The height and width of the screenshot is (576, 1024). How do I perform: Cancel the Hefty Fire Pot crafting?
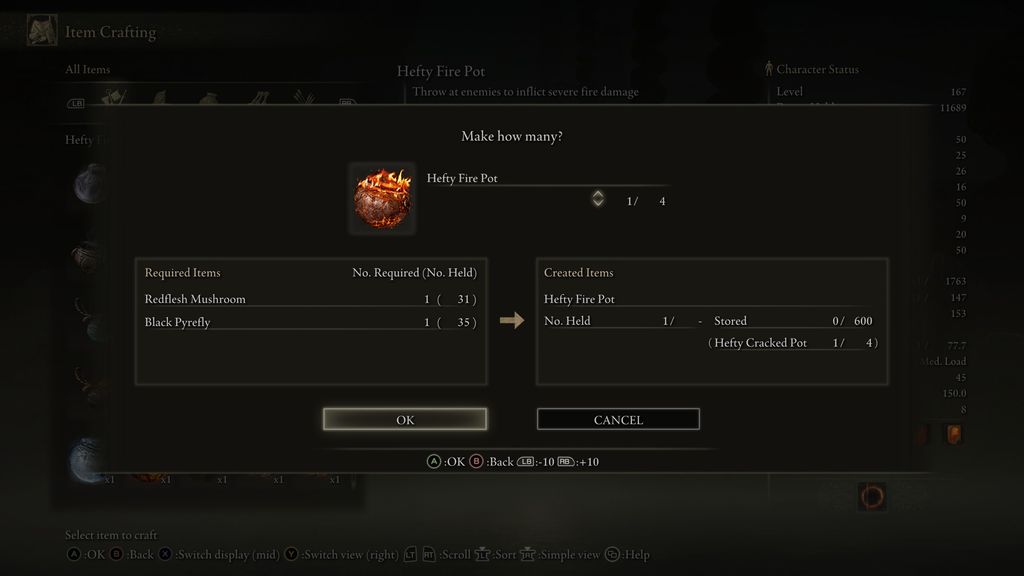coord(618,420)
